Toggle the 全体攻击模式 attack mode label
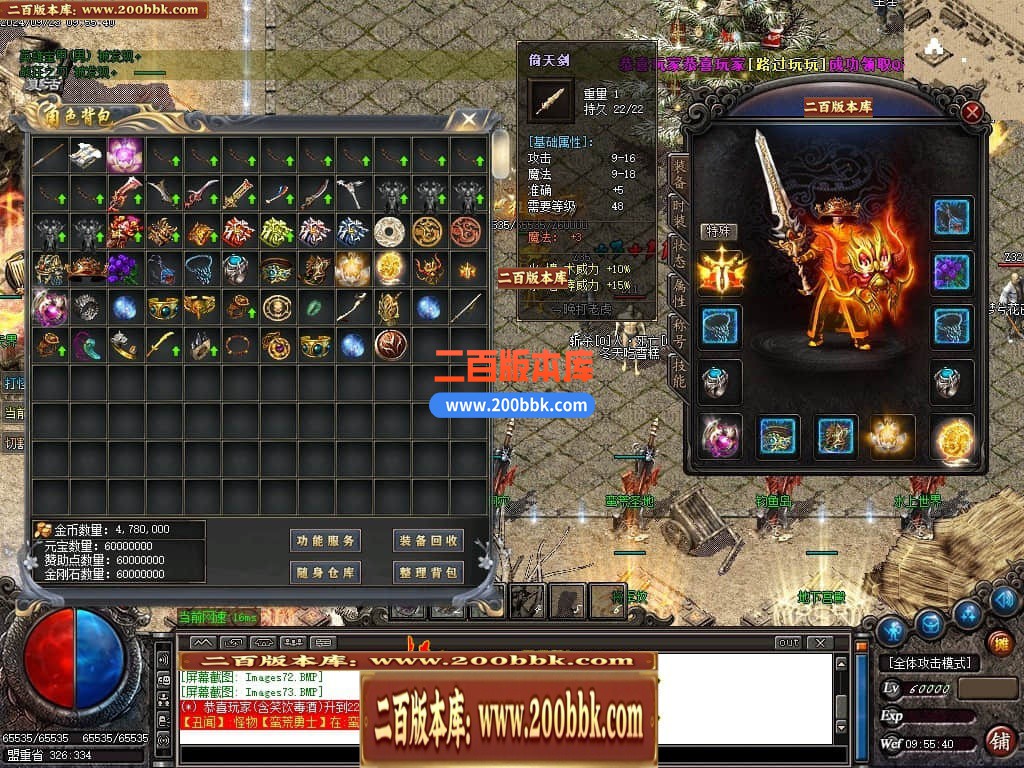 pos(929,663)
